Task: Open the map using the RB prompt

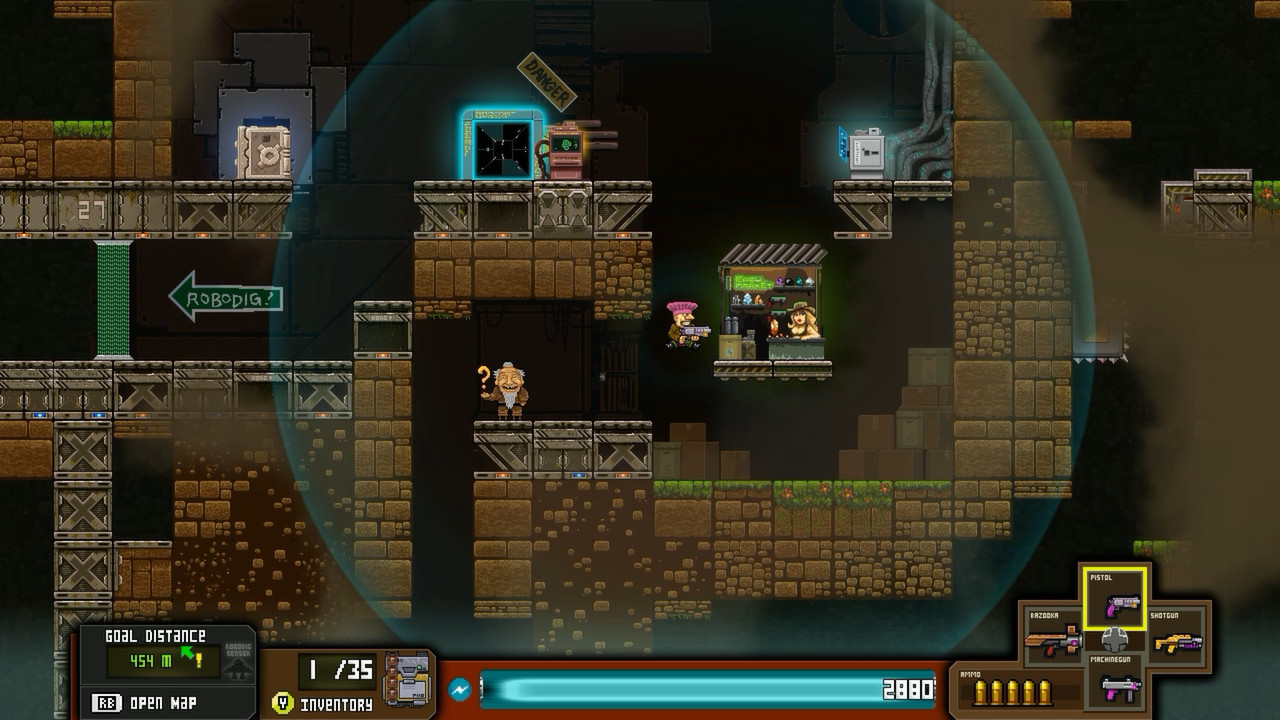Action: (x=107, y=702)
